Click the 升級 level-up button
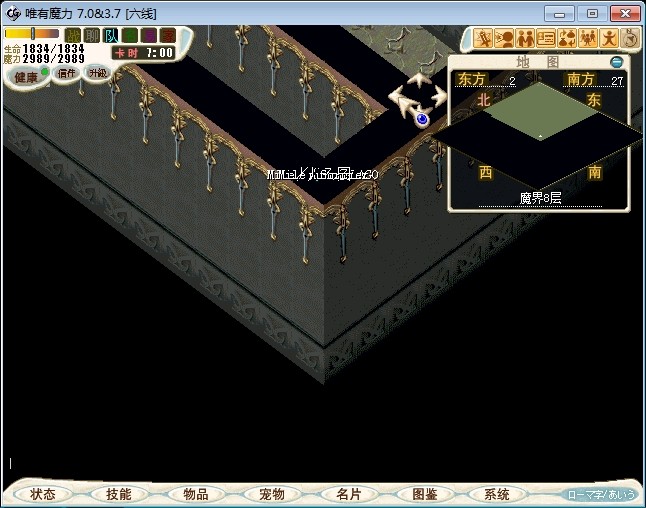The height and width of the screenshot is (508, 646). click(97, 72)
